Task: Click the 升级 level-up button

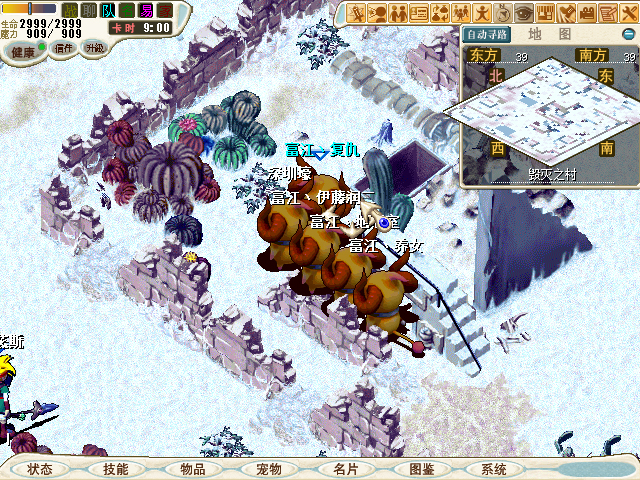Action: click(94, 48)
